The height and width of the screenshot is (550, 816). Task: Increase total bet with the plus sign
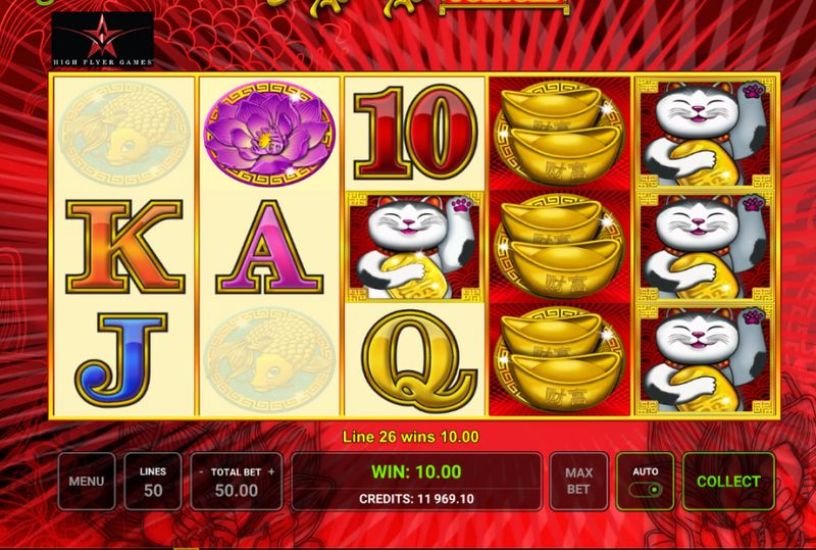[x=270, y=472]
